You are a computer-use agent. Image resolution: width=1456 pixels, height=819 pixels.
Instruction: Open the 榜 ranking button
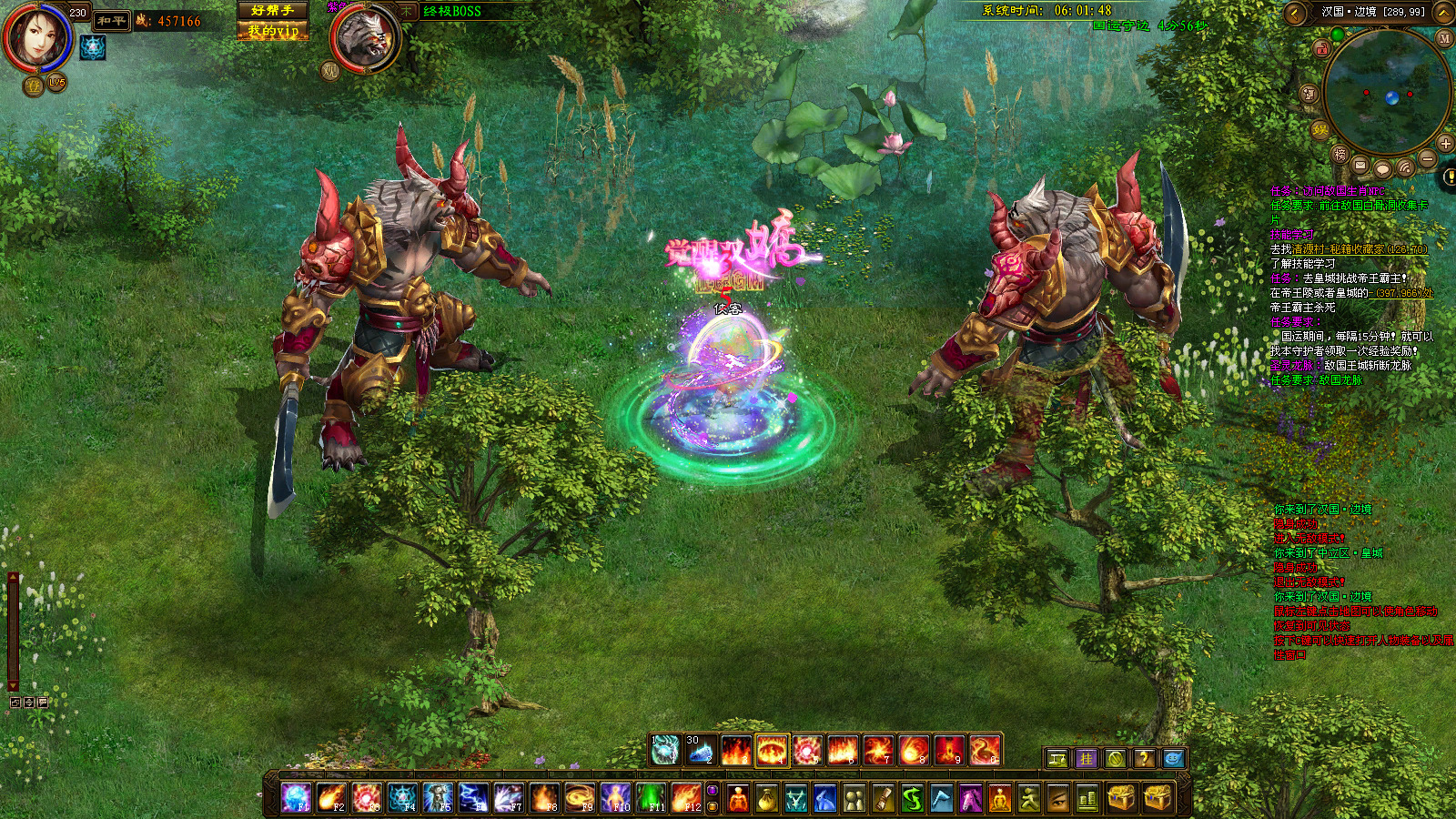[x=1340, y=155]
